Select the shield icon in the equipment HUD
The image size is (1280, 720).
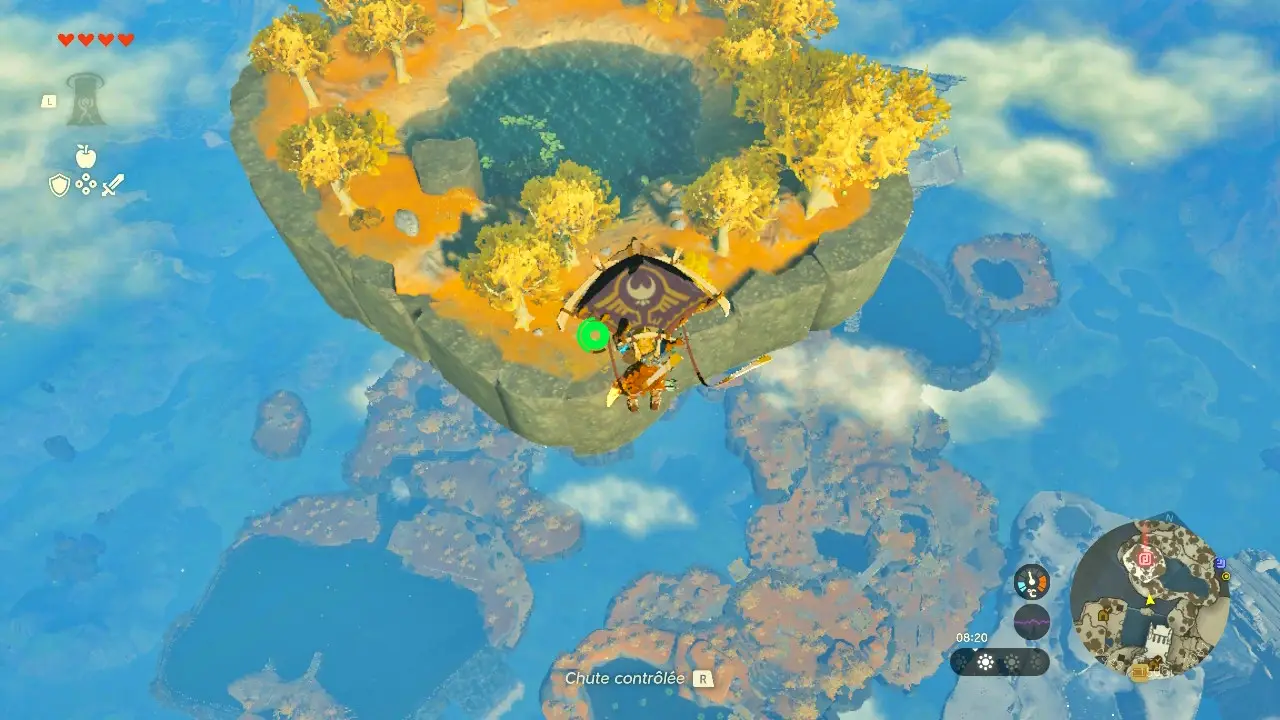59,185
